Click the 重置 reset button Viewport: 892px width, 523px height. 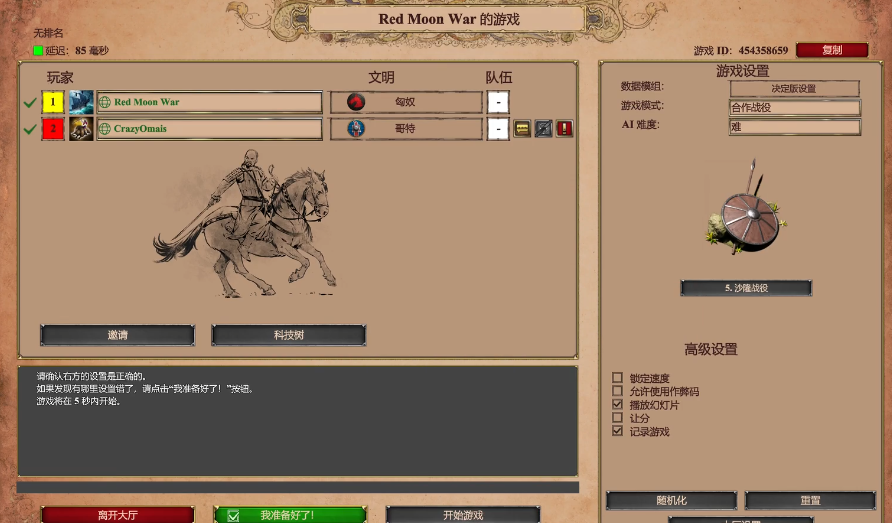(810, 500)
